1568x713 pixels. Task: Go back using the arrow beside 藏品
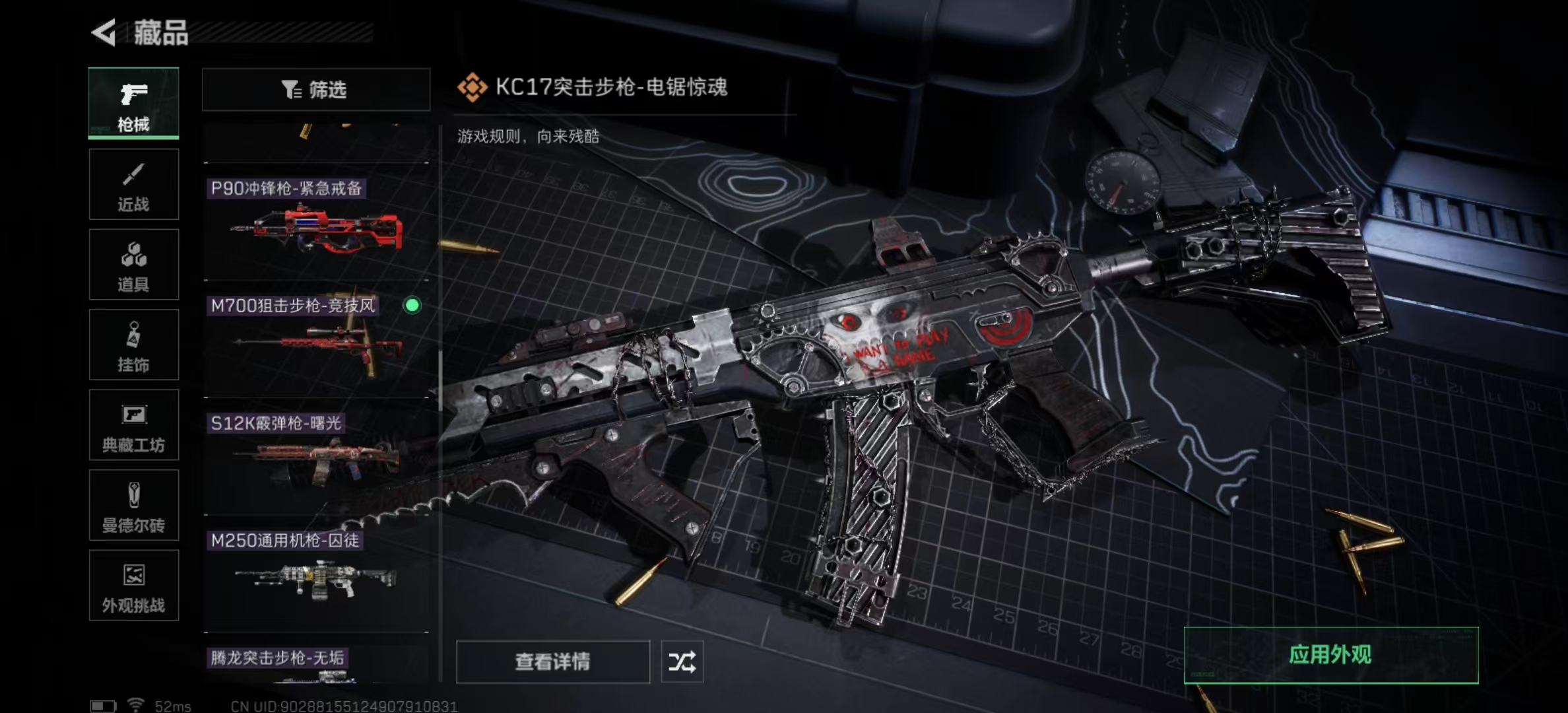click(x=104, y=32)
